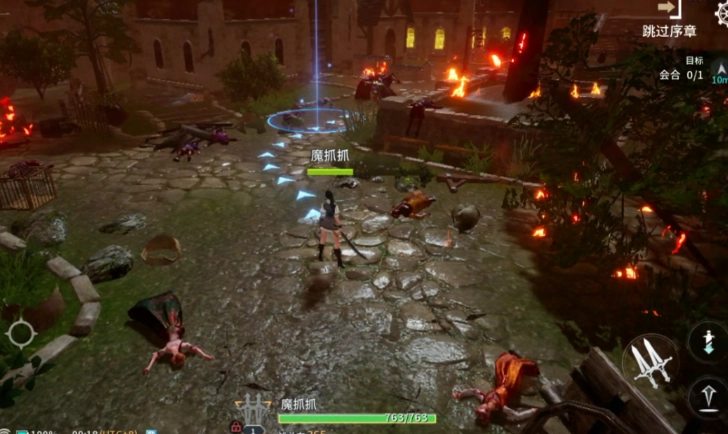Viewport: 728px width, 434px height.
Task: Open settings with the gear icon
Action: [719, 13]
